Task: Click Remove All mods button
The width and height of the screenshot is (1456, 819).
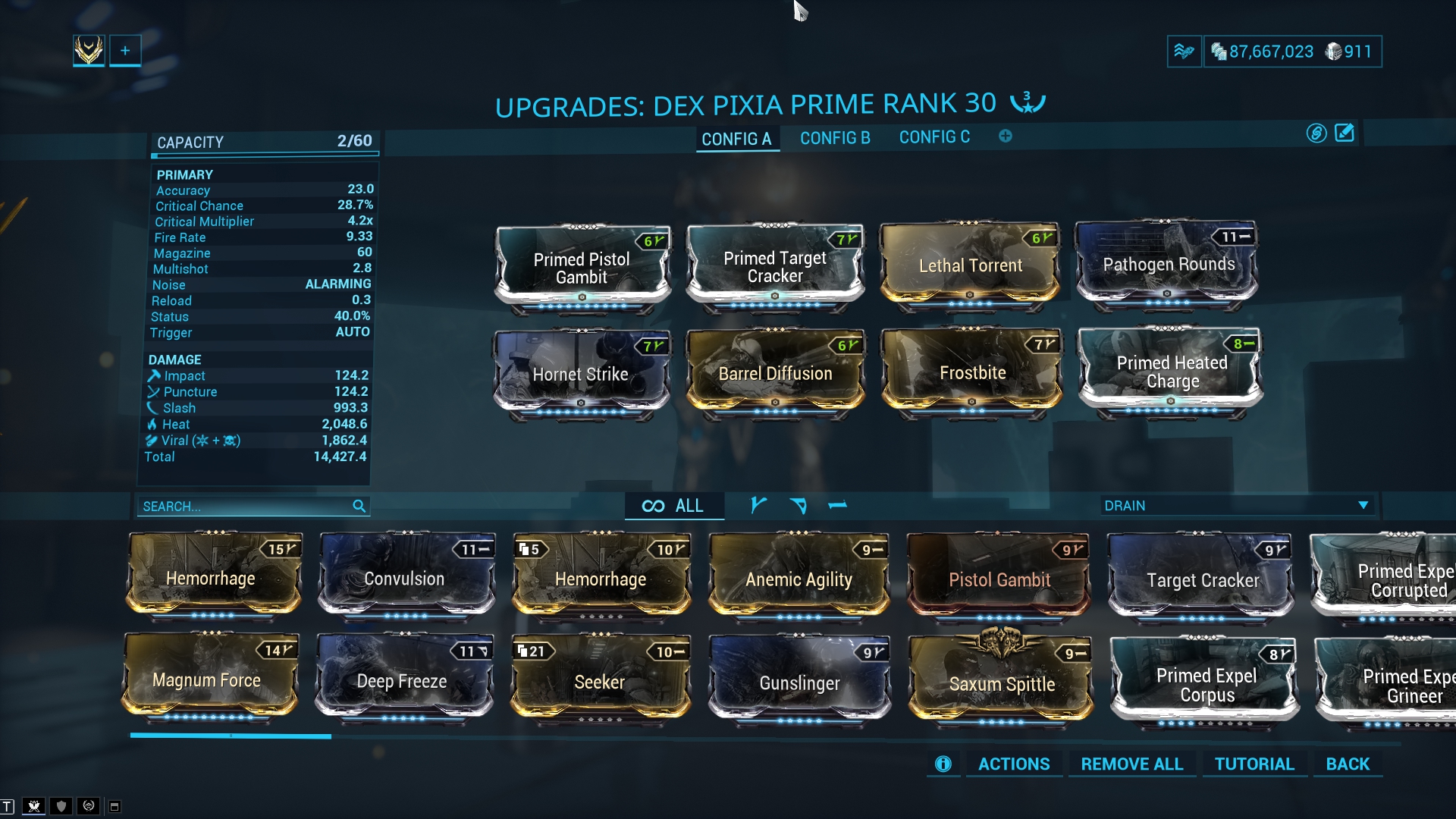Action: coord(1131,764)
